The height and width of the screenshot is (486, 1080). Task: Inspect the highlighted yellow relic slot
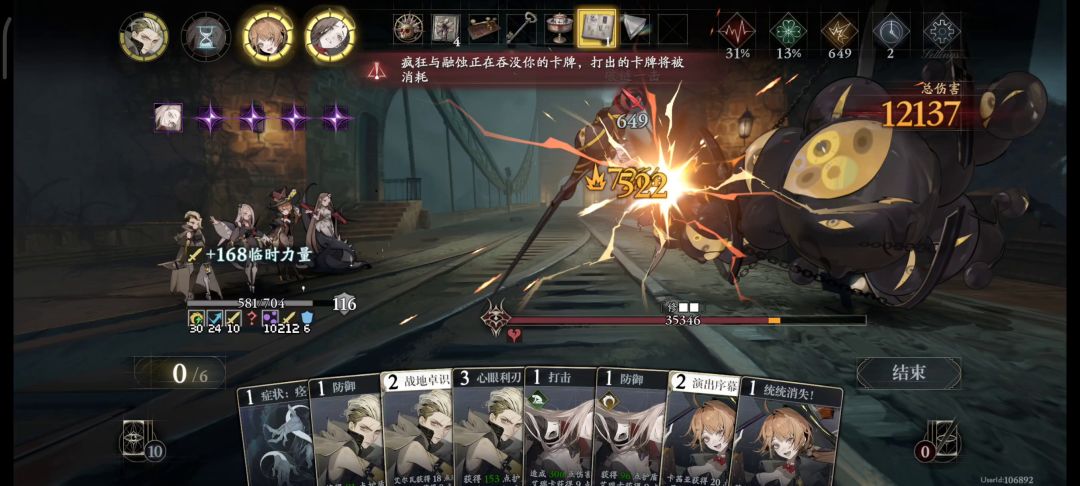pyautogui.click(x=597, y=28)
